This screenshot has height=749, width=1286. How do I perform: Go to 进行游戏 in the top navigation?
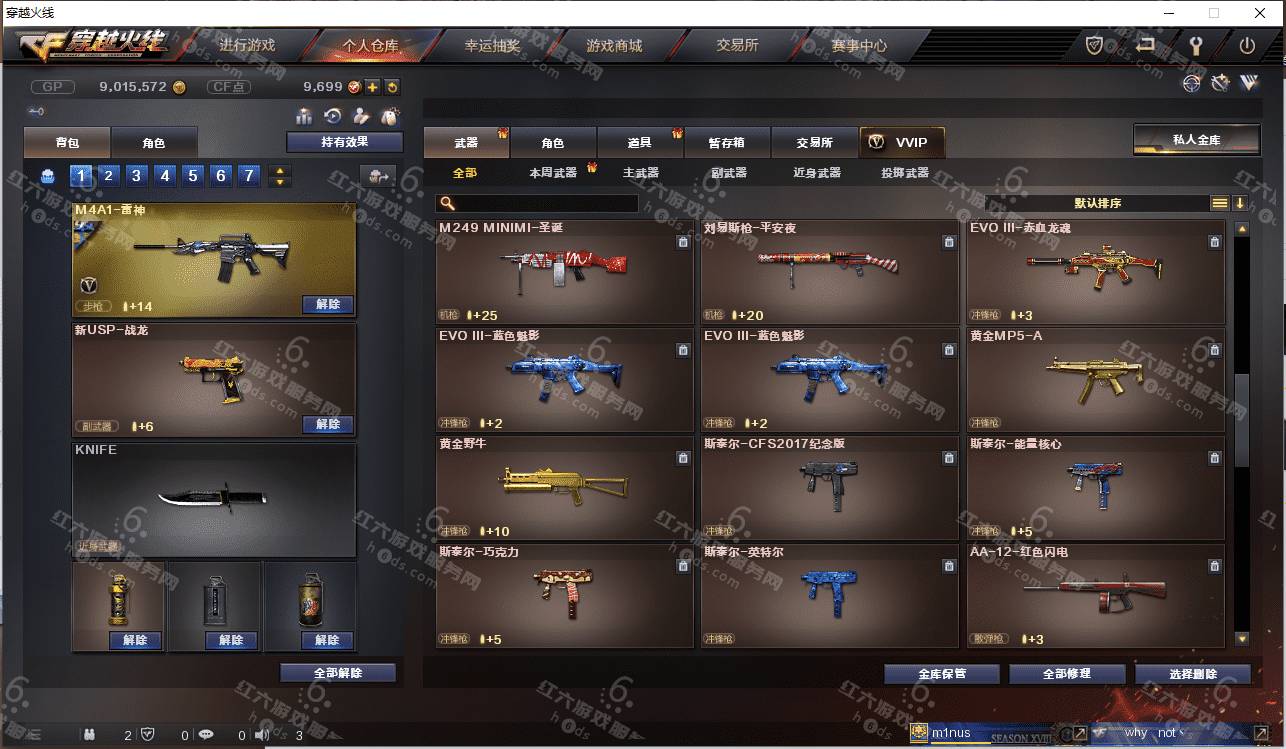[x=247, y=46]
